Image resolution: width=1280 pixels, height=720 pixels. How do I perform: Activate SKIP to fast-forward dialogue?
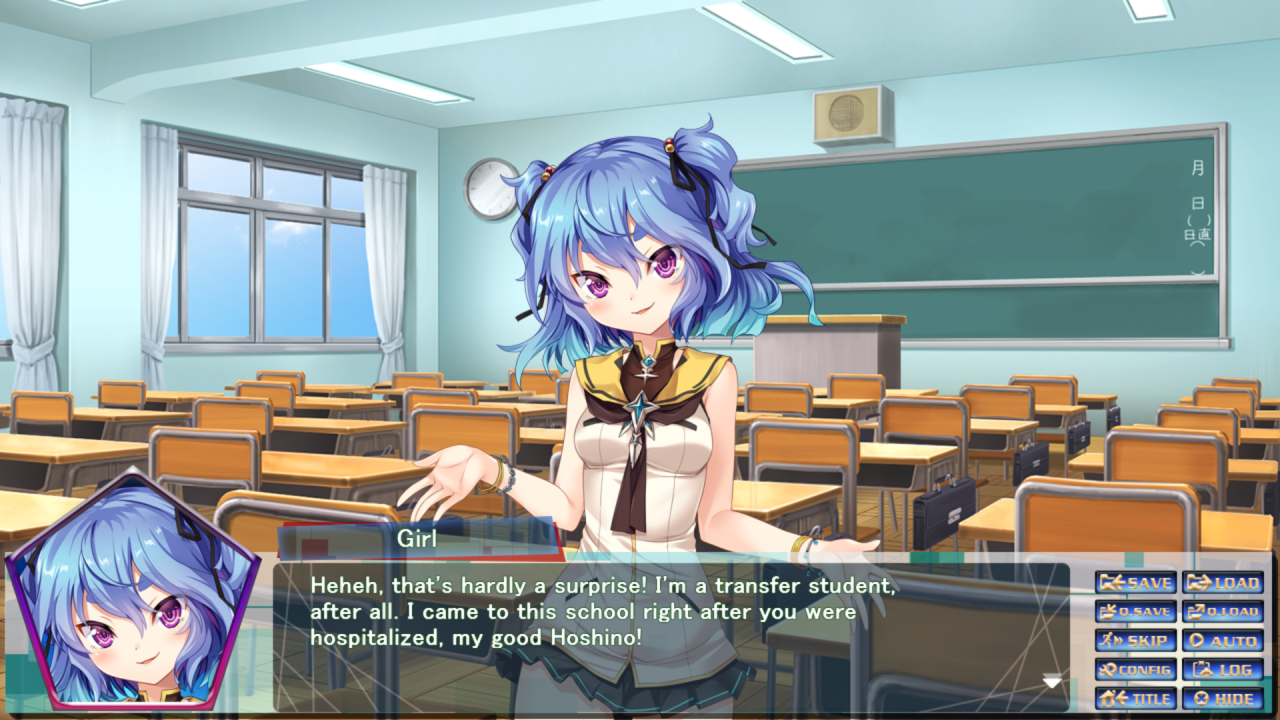tap(1136, 641)
